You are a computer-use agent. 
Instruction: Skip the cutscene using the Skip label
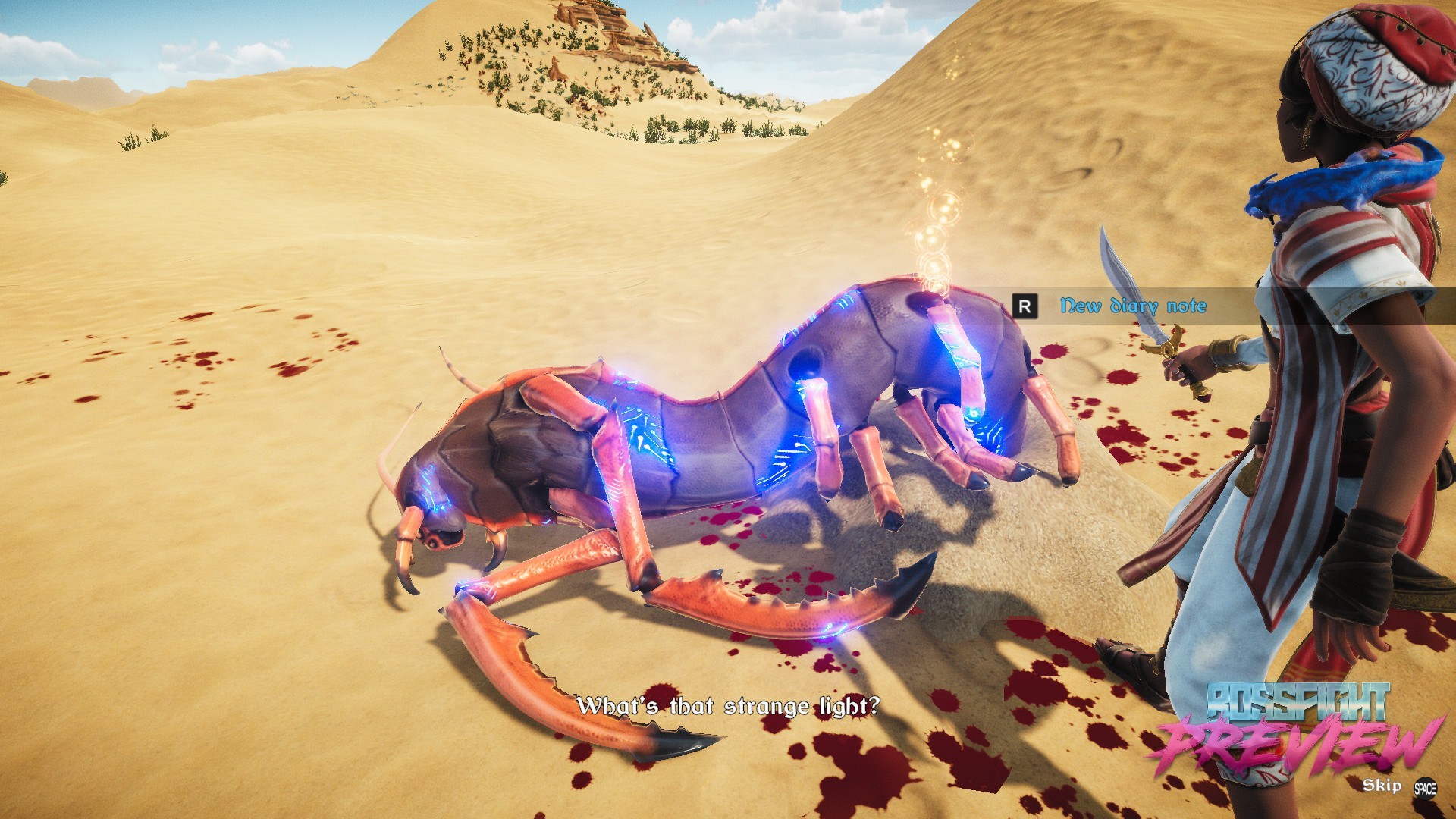[1382, 786]
